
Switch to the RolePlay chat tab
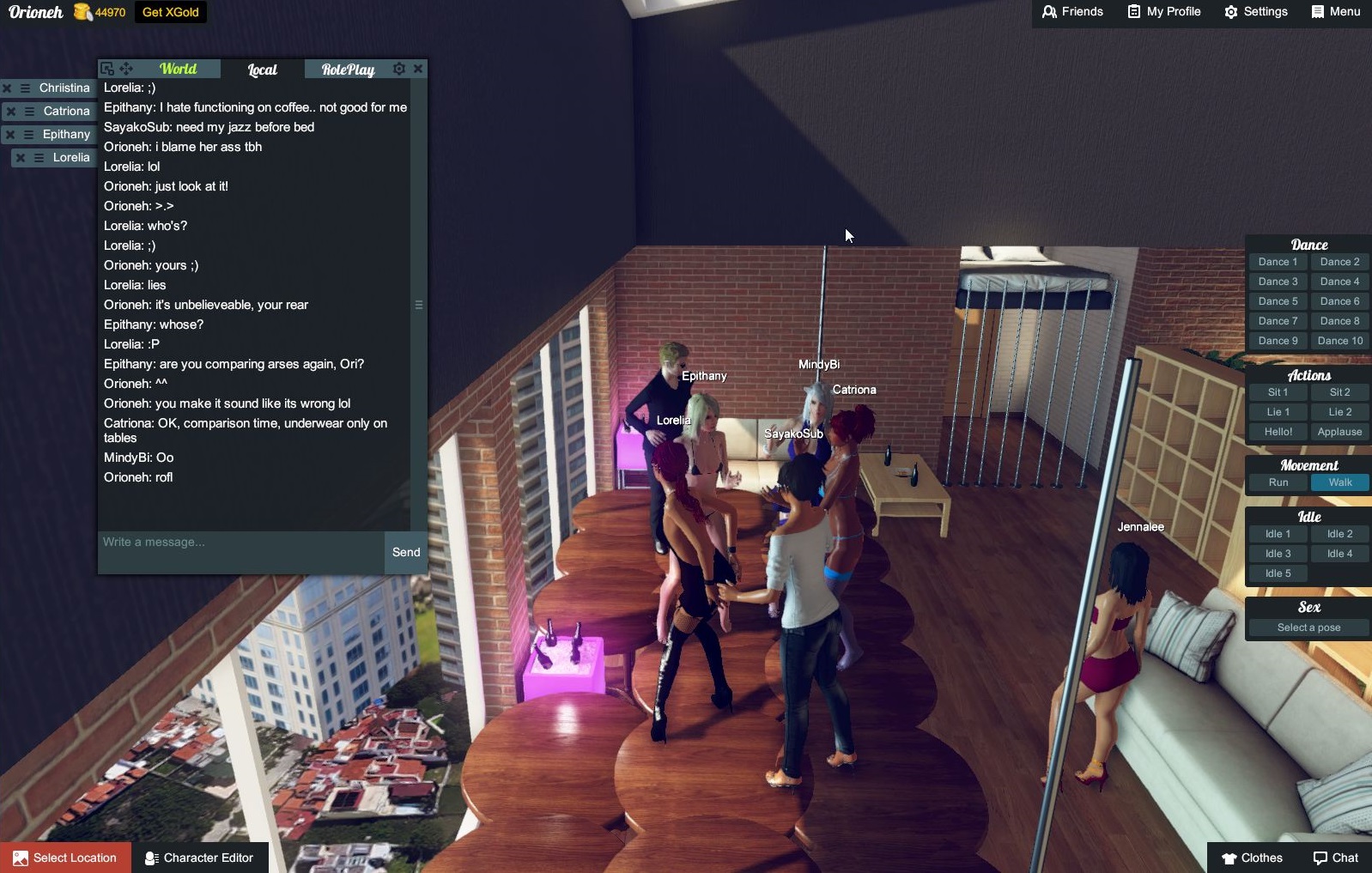click(347, 70)
